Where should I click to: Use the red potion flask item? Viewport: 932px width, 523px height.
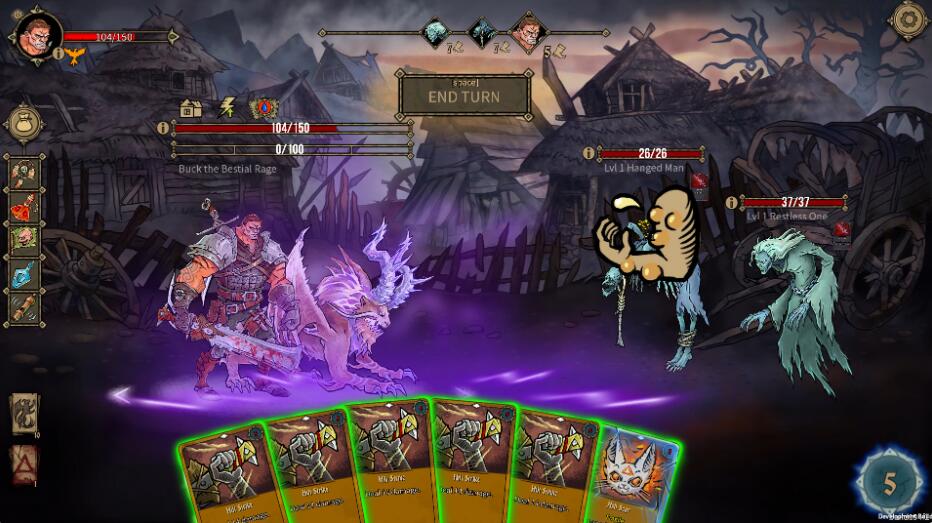coord(25,209)
